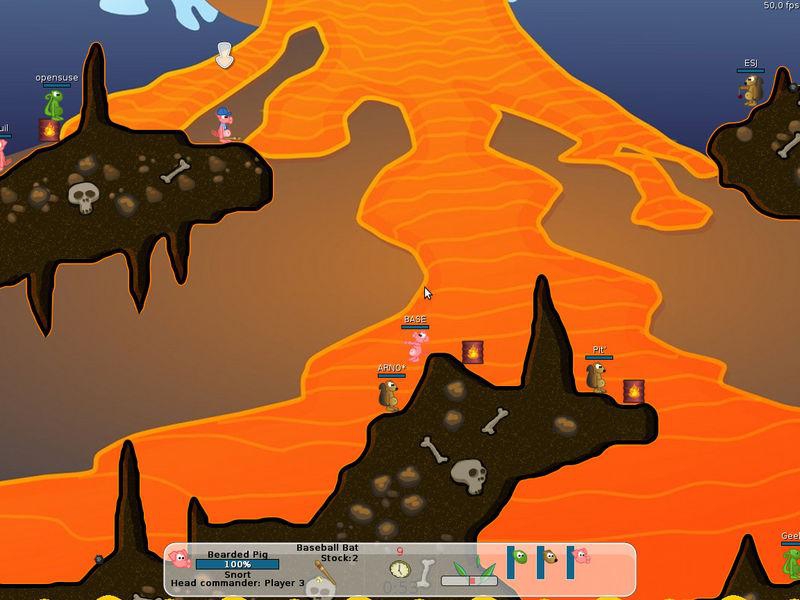Select the Bearded Pig character portrait
Screen dimensions: 800x600
click(180, 559)
